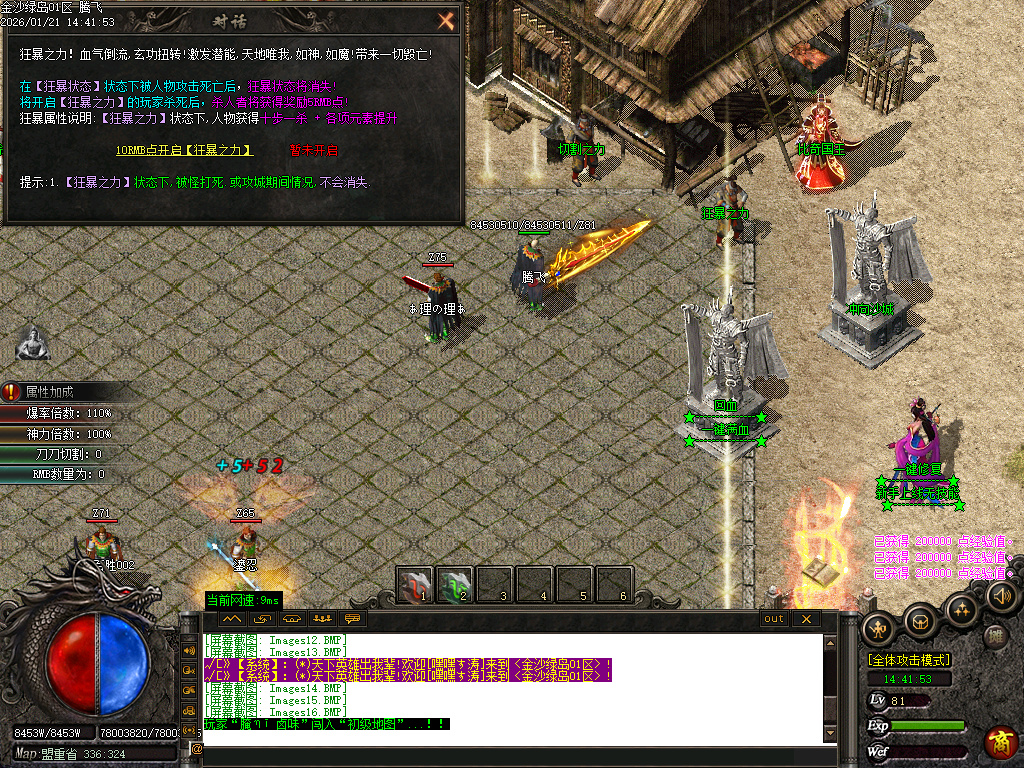Switch the 全体攻击模式 attack mode label
Screen dimensions: 1024x768
click(x=909, y=660)
